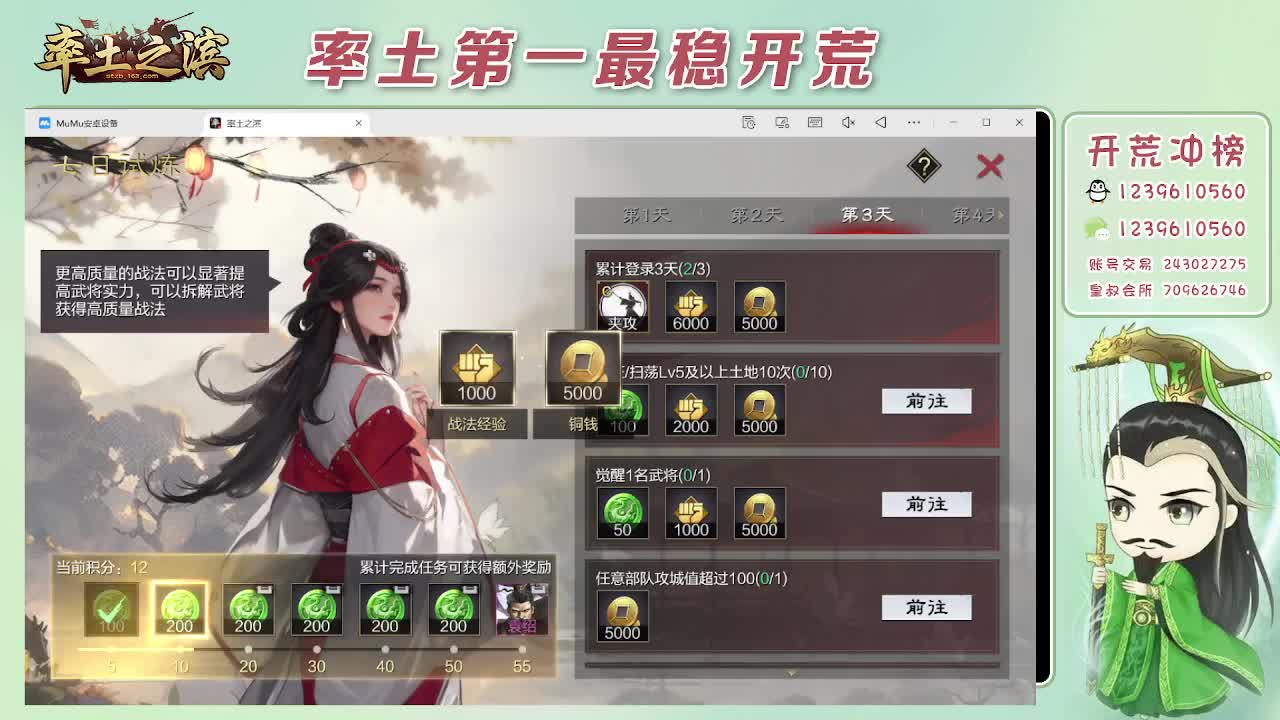Click 前往 for the 攻城值超过100 task

[926, 606]
